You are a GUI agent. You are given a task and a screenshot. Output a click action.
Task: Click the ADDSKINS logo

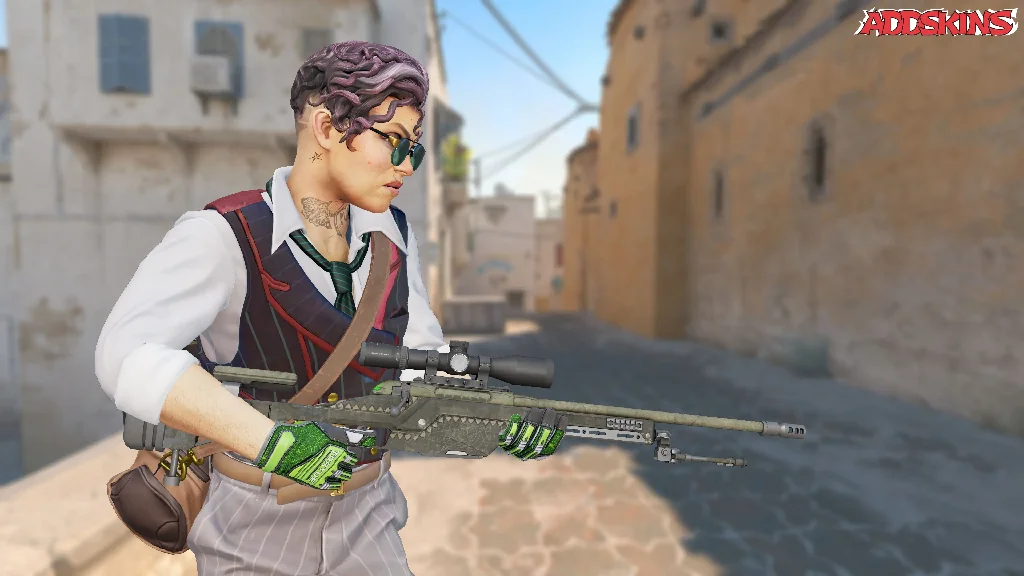(x=936, y=22)
